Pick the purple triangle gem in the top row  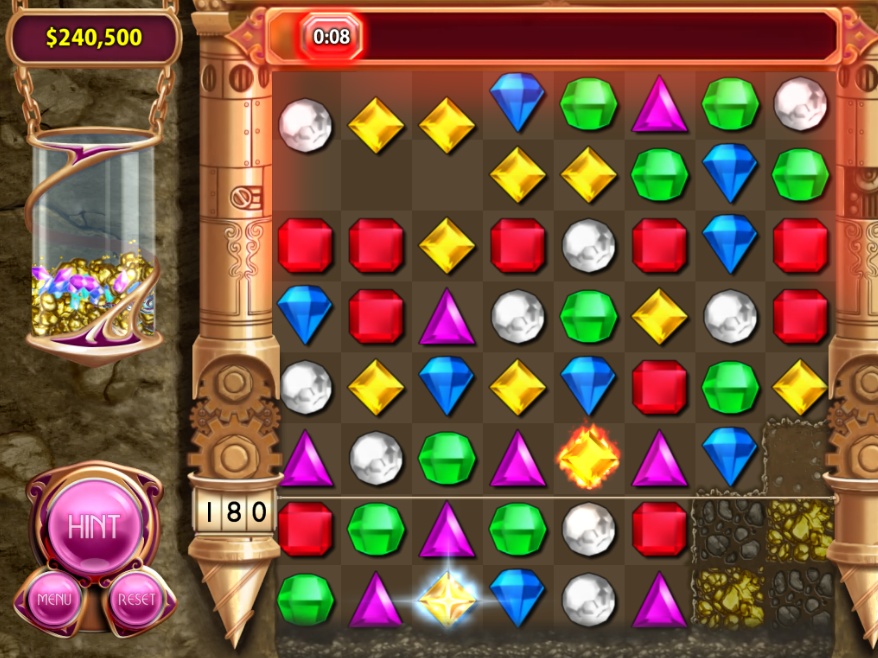point(659,104)
